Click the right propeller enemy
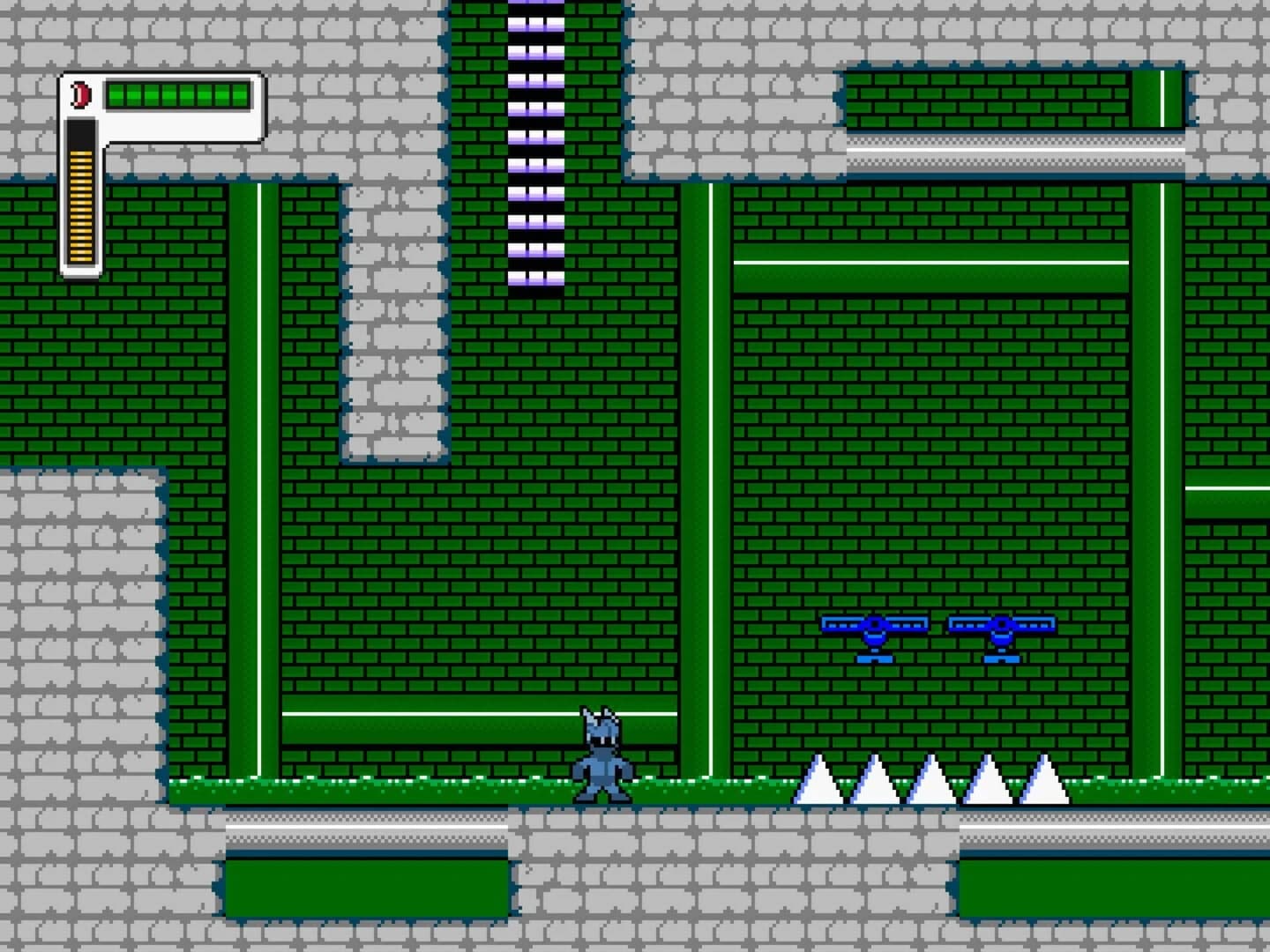Image resolution: width=1270 pixels, height=952 pixels. [1000, 630]
